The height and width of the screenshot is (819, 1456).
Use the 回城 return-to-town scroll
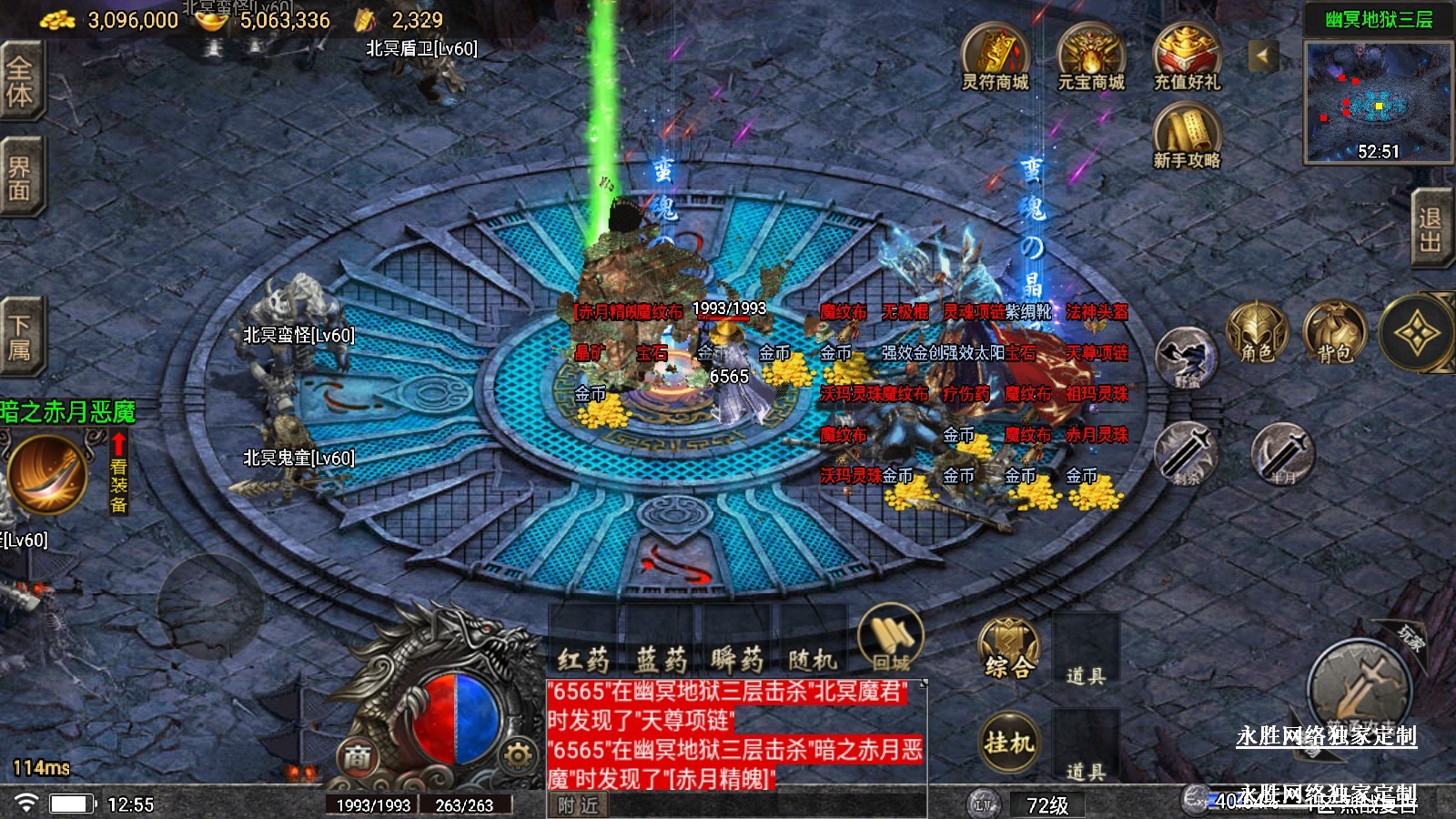(890, 639)
